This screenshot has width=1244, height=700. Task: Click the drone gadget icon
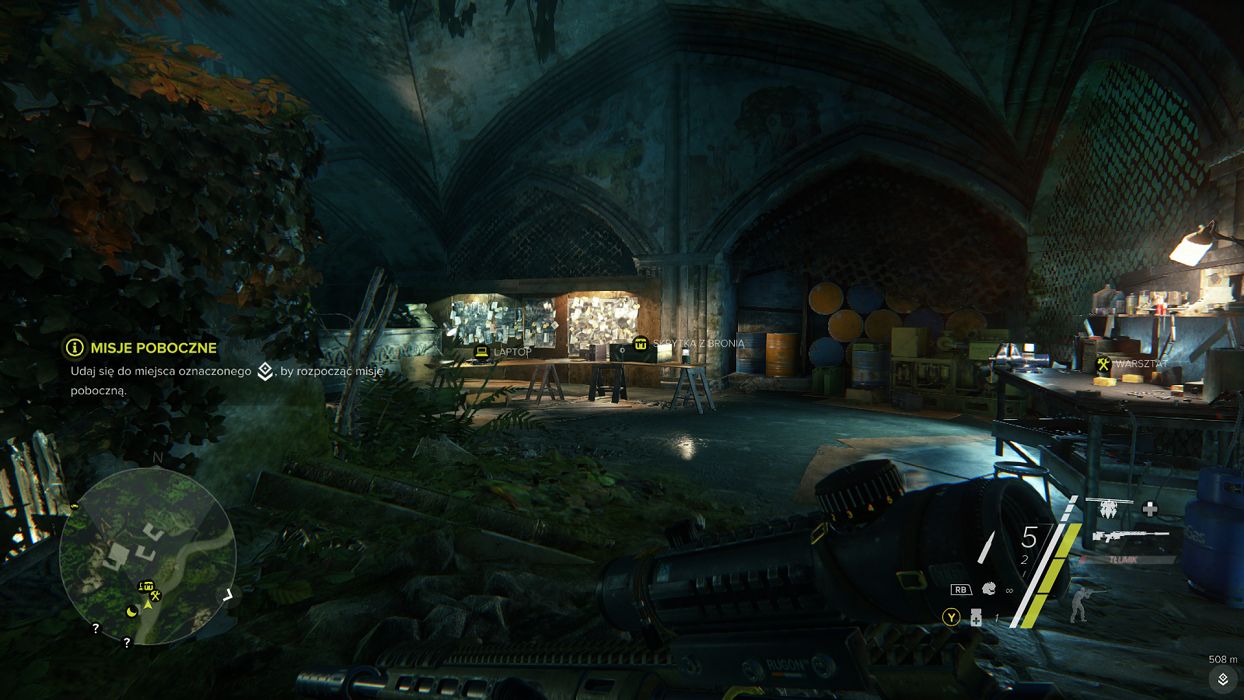(1109, 508)
